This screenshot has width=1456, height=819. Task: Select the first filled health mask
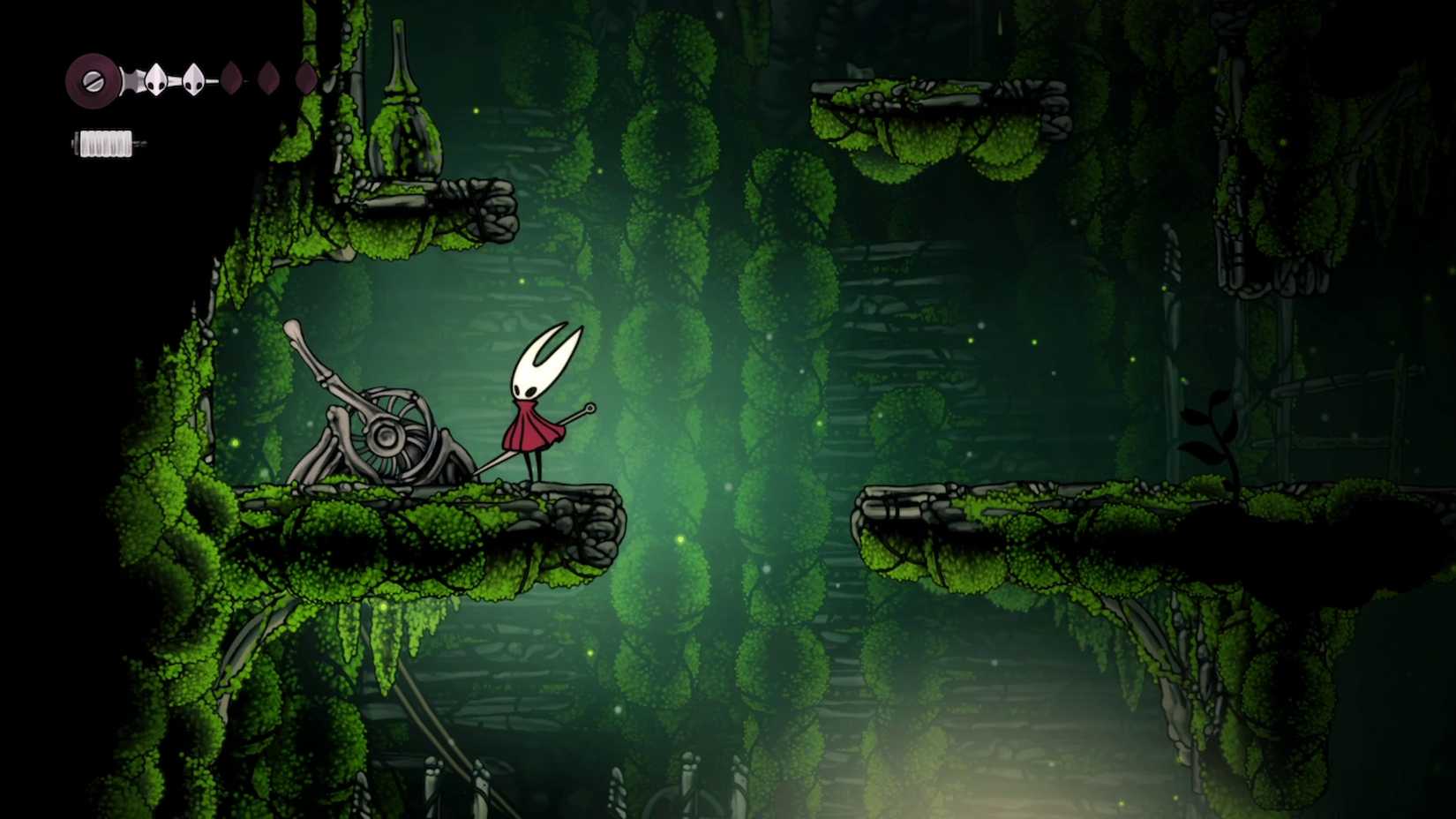(155, 80)
